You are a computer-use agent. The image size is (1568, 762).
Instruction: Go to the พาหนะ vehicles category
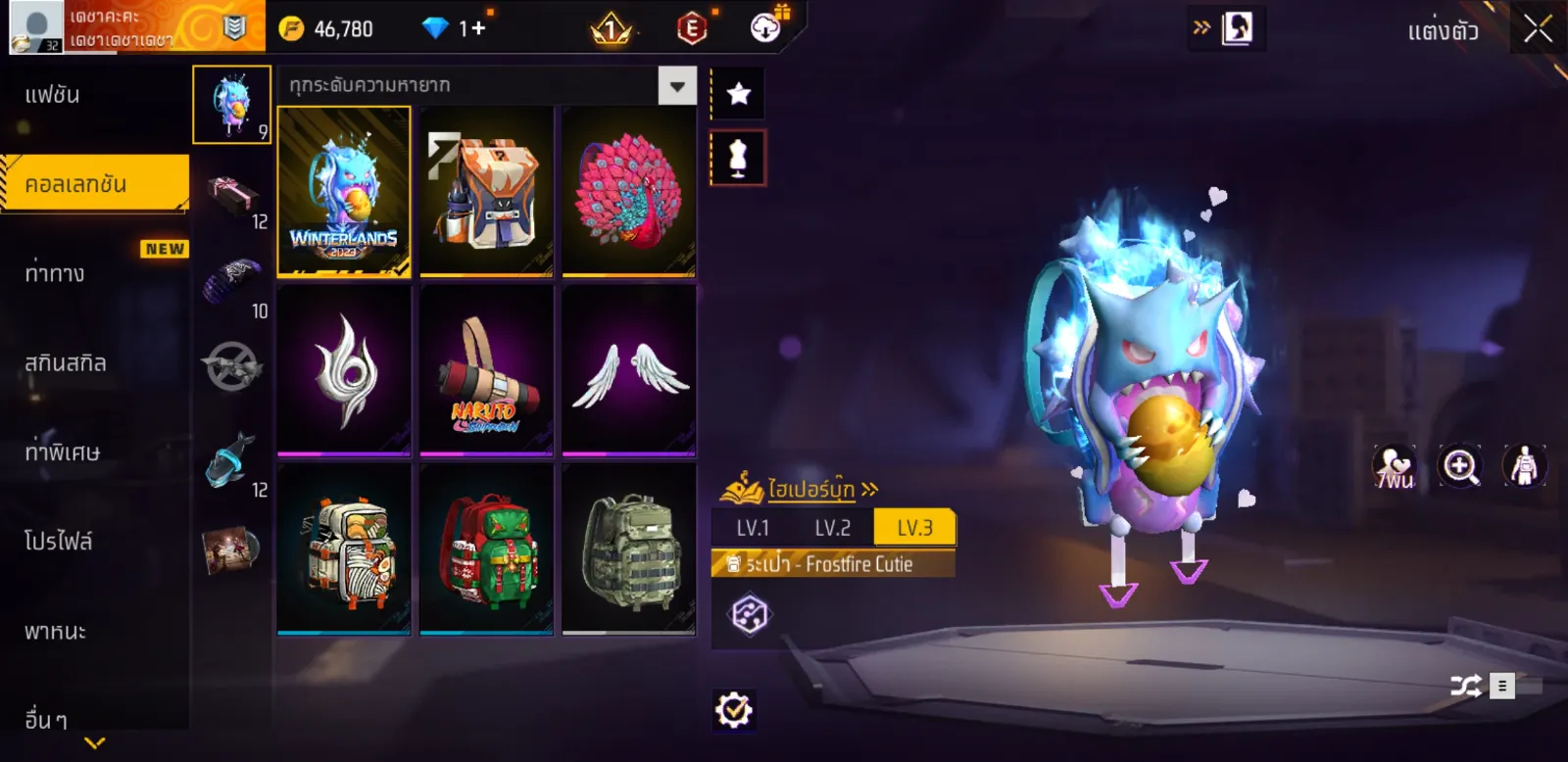56,632
